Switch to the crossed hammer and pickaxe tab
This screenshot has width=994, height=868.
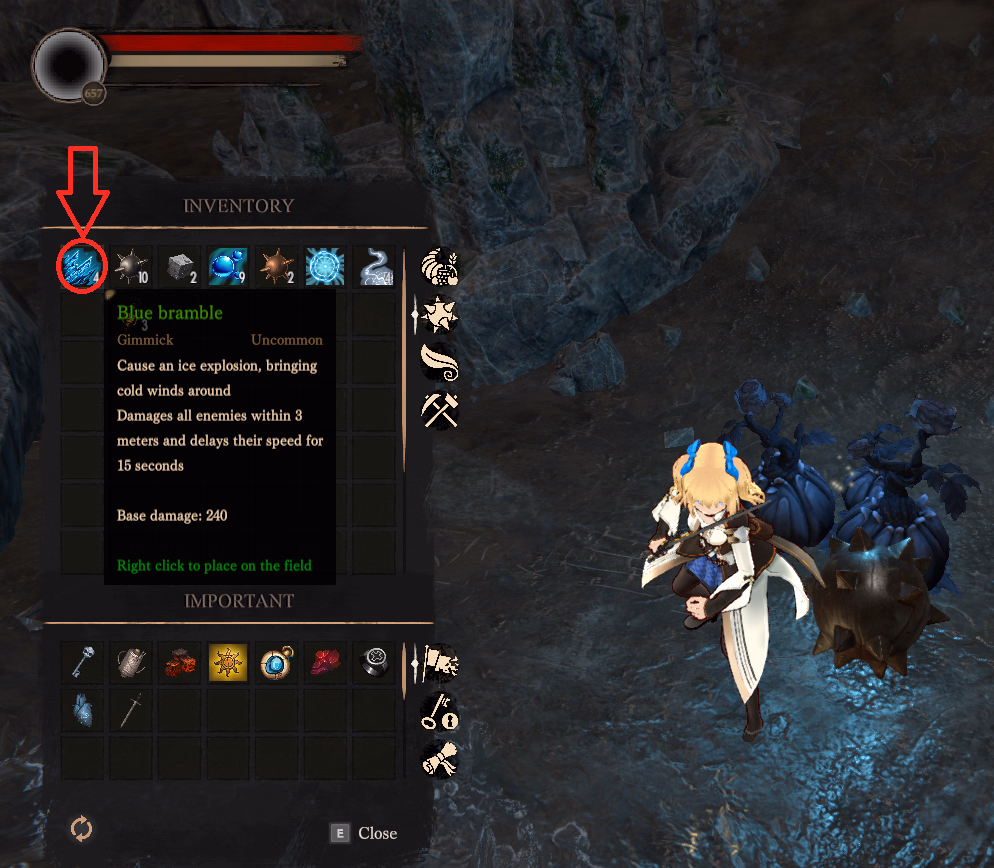coord(440,410)
